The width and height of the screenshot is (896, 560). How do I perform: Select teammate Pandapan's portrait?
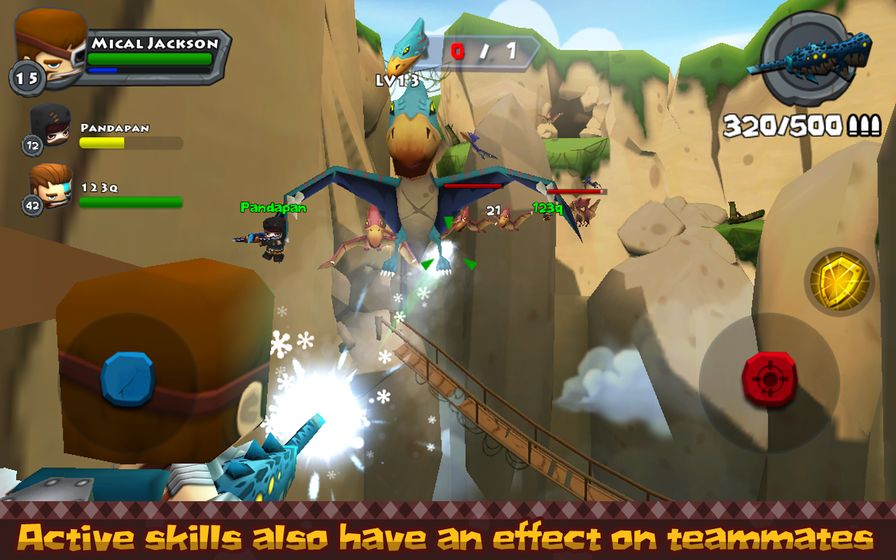coord(50,127)
